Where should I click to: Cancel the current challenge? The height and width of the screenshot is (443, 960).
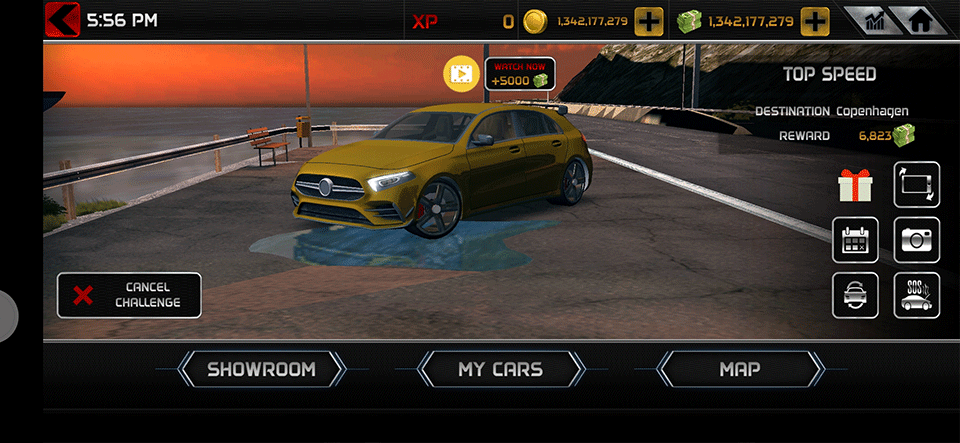click(x=129, y=295)
